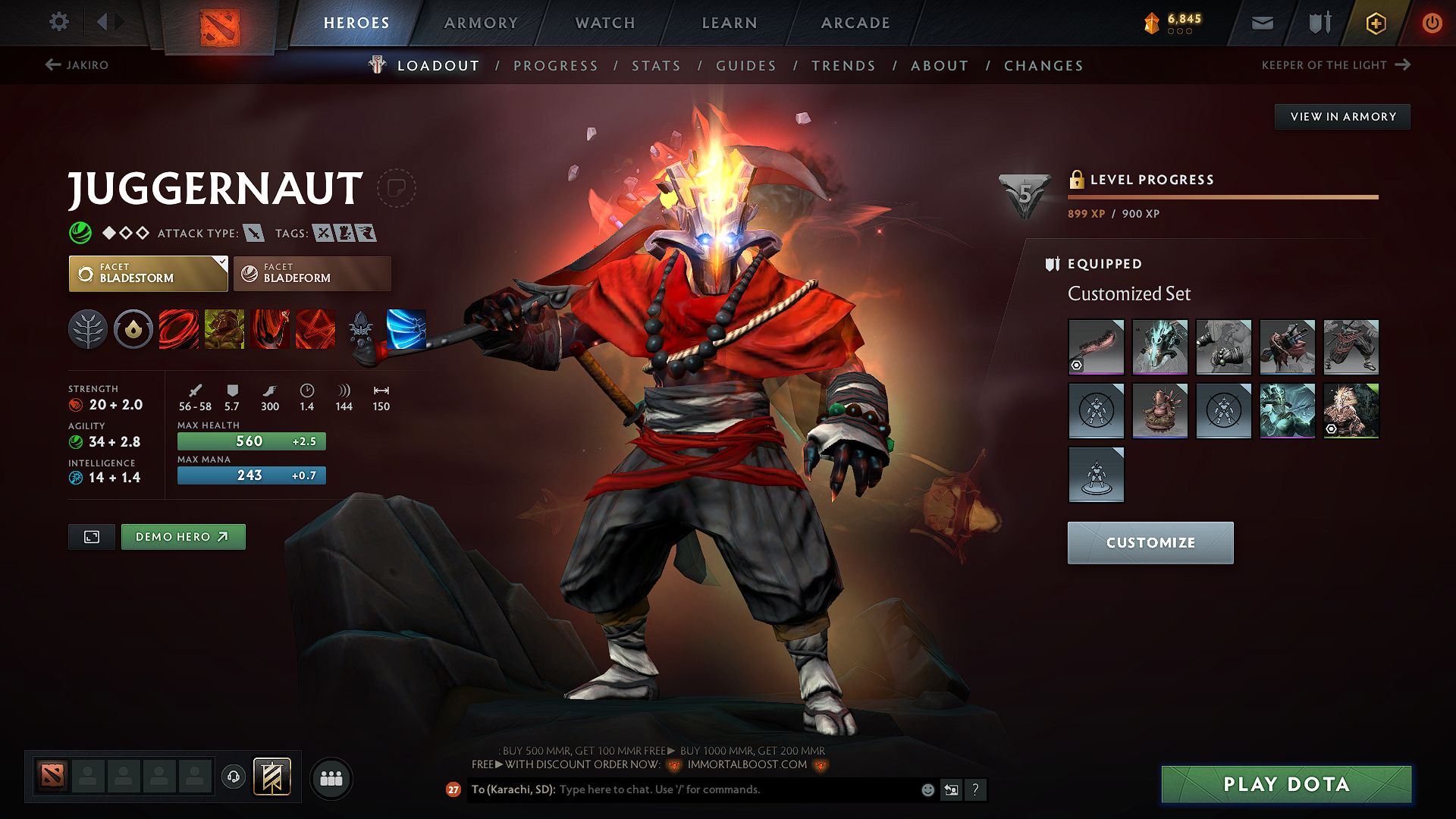Click the settings gear icon
Screen dimensions: 1456x819
[x=58, y=22]
